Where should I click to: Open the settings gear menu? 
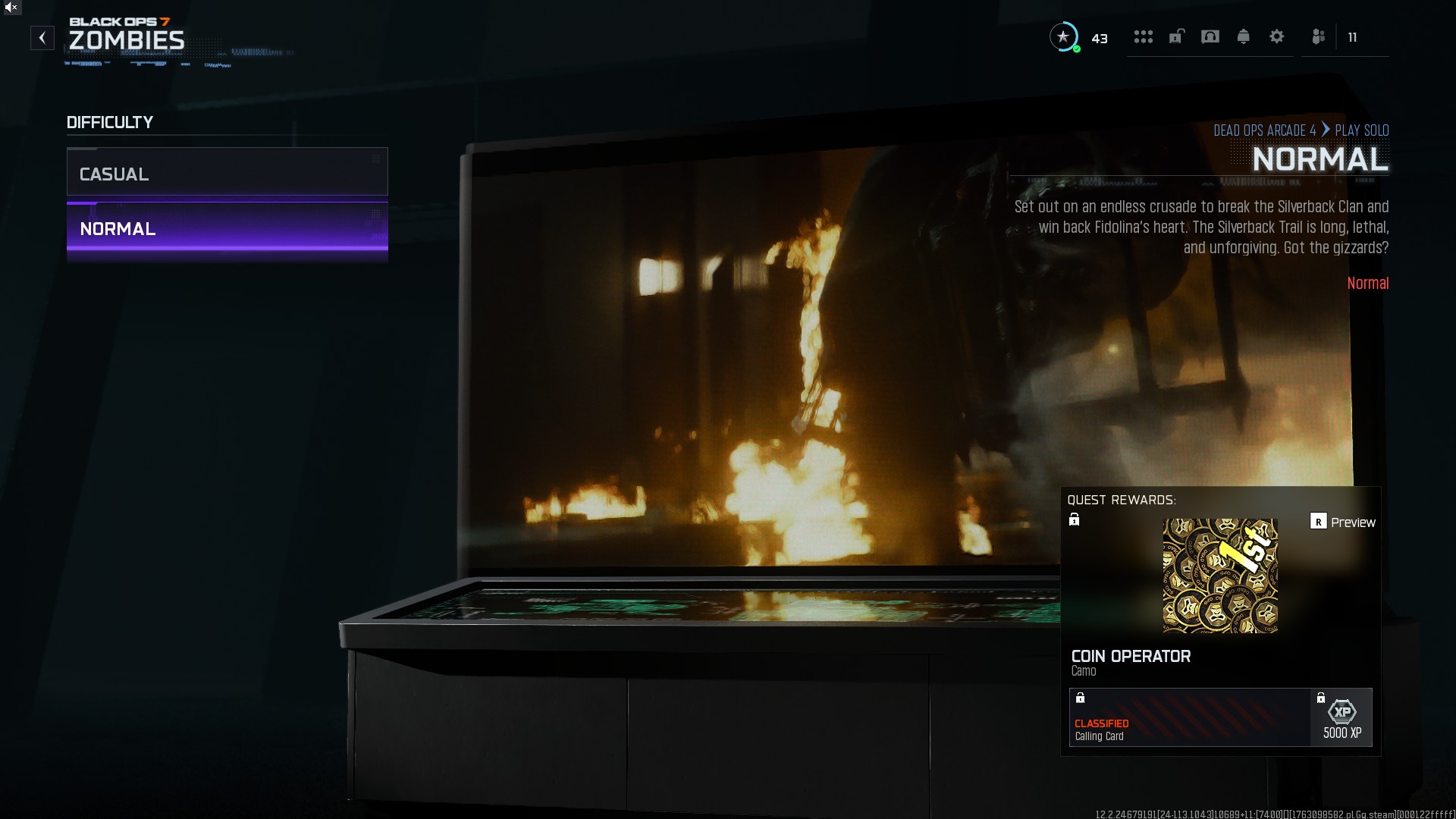(1277, 36)
